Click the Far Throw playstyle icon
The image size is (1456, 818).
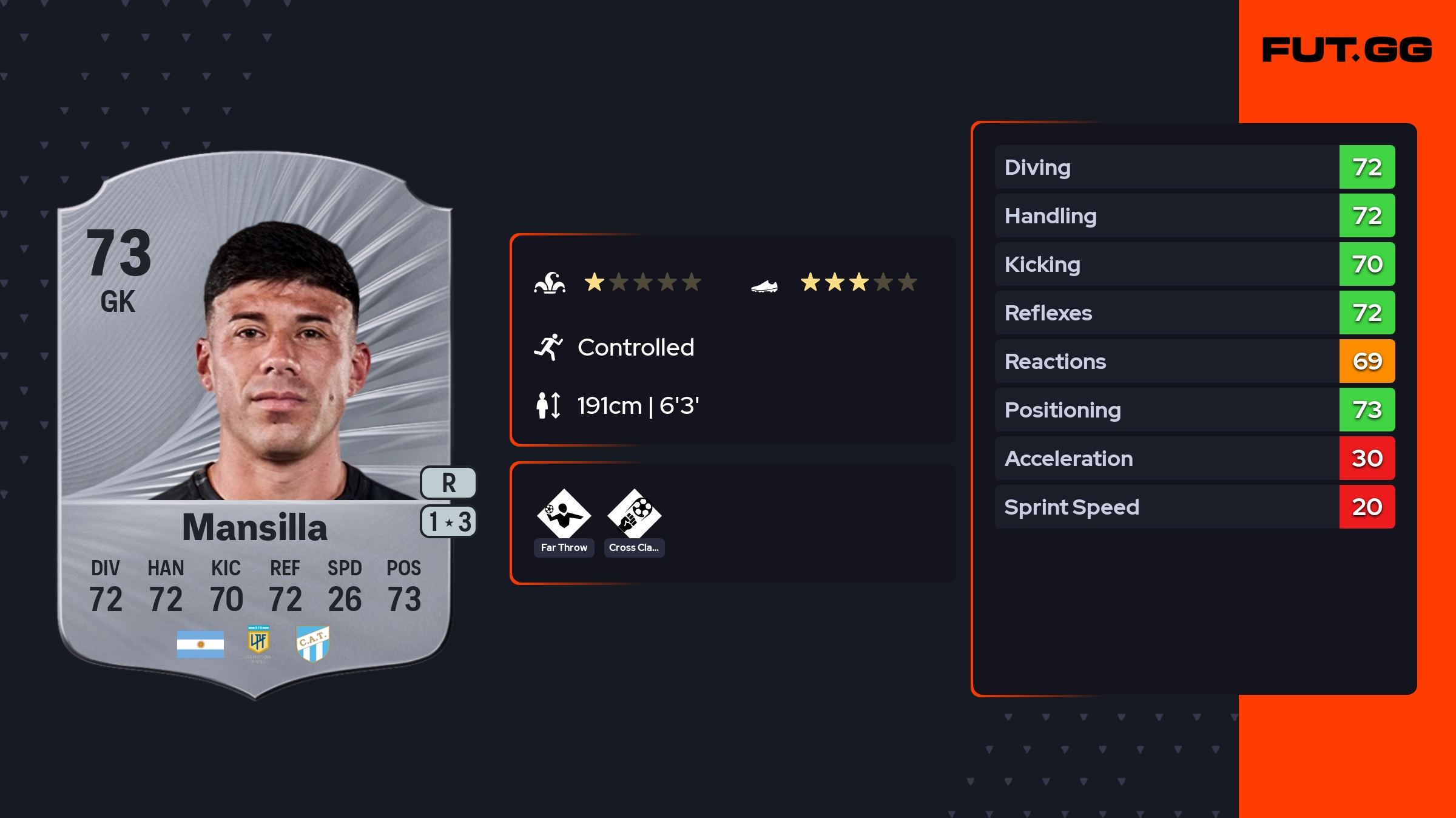tap(564, 515)
